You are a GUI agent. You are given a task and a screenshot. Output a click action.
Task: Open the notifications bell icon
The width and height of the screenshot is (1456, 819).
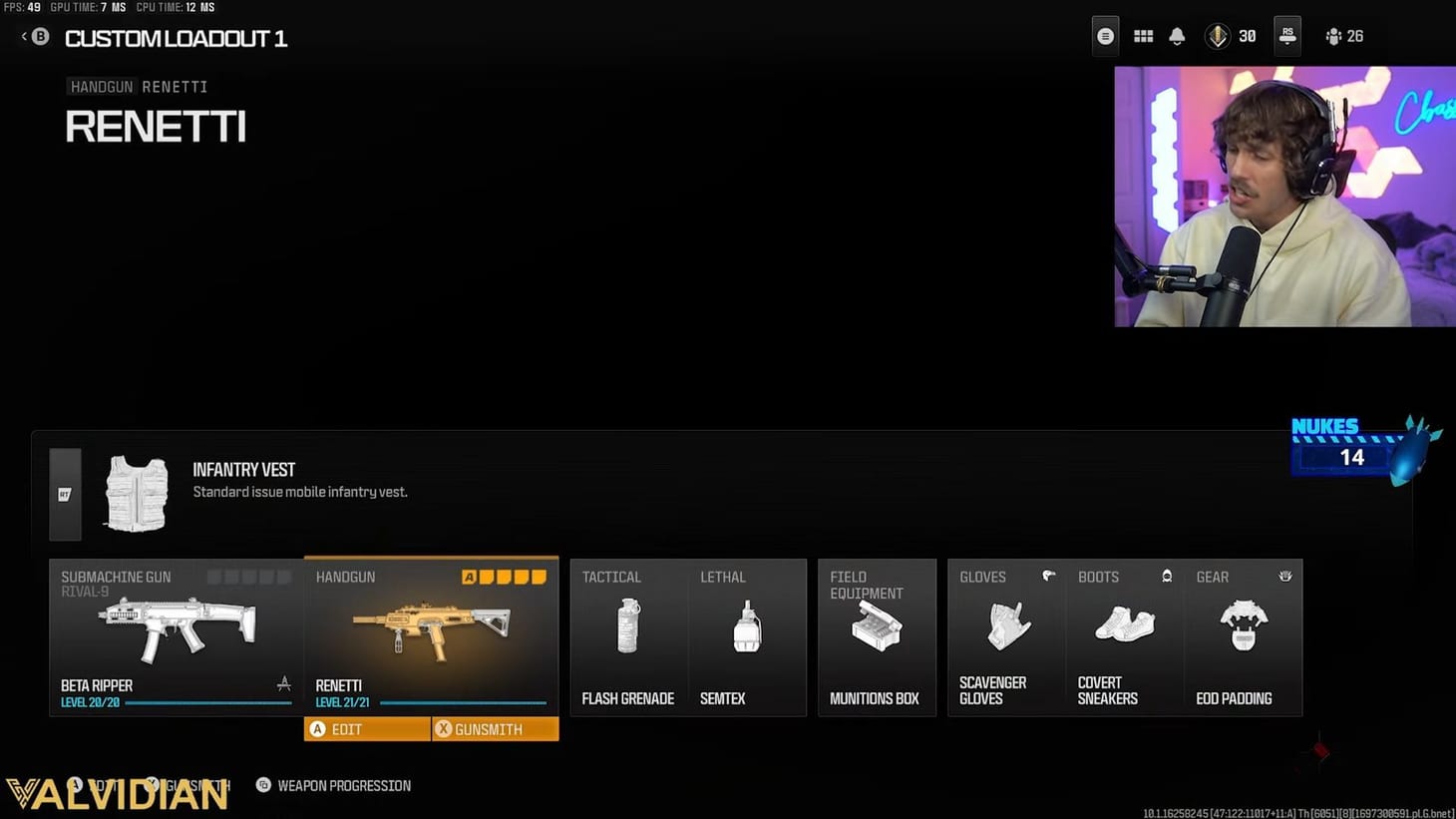click(1177, 36)
